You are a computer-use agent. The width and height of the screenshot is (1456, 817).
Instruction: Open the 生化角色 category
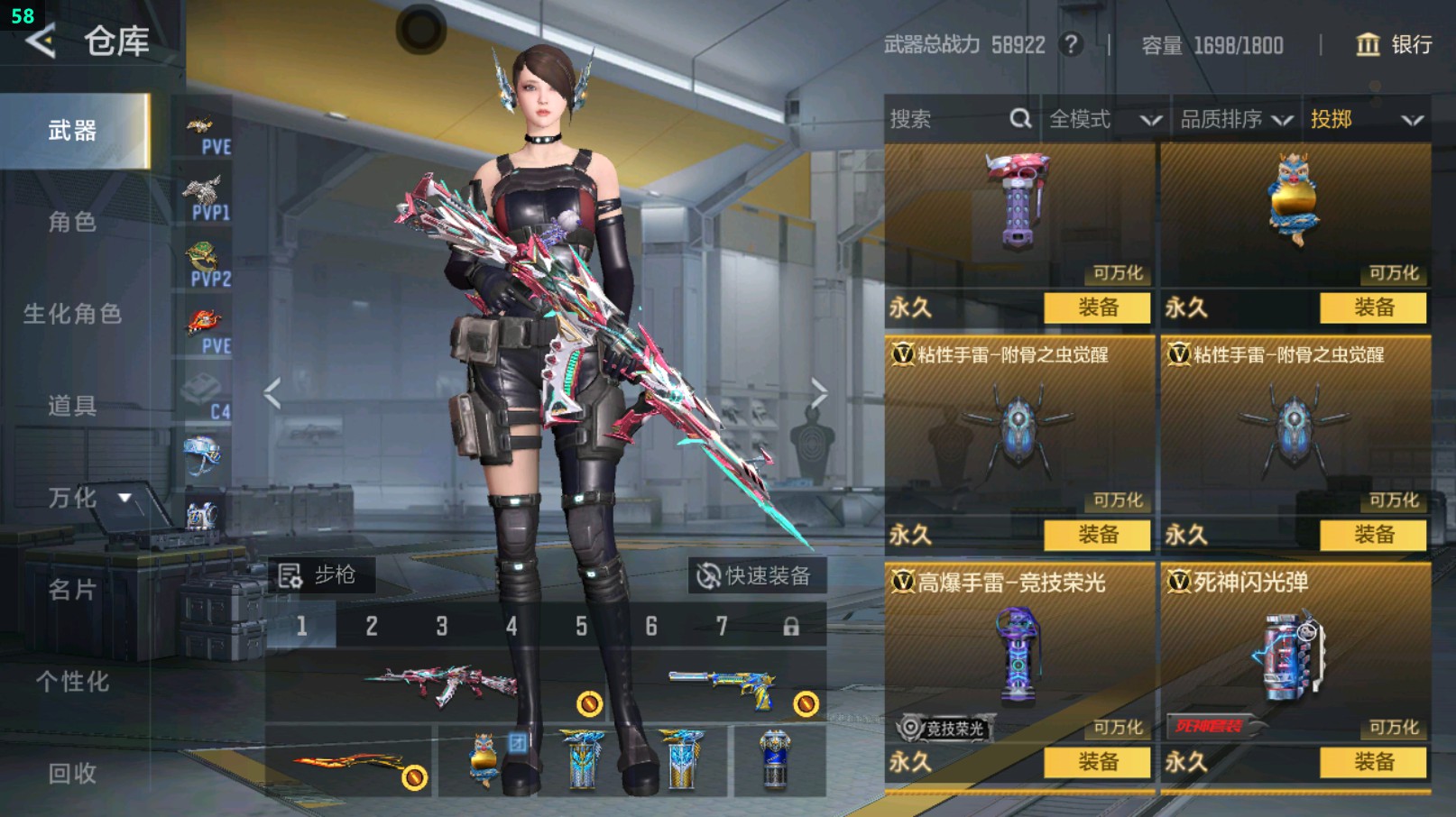point(72,314)
